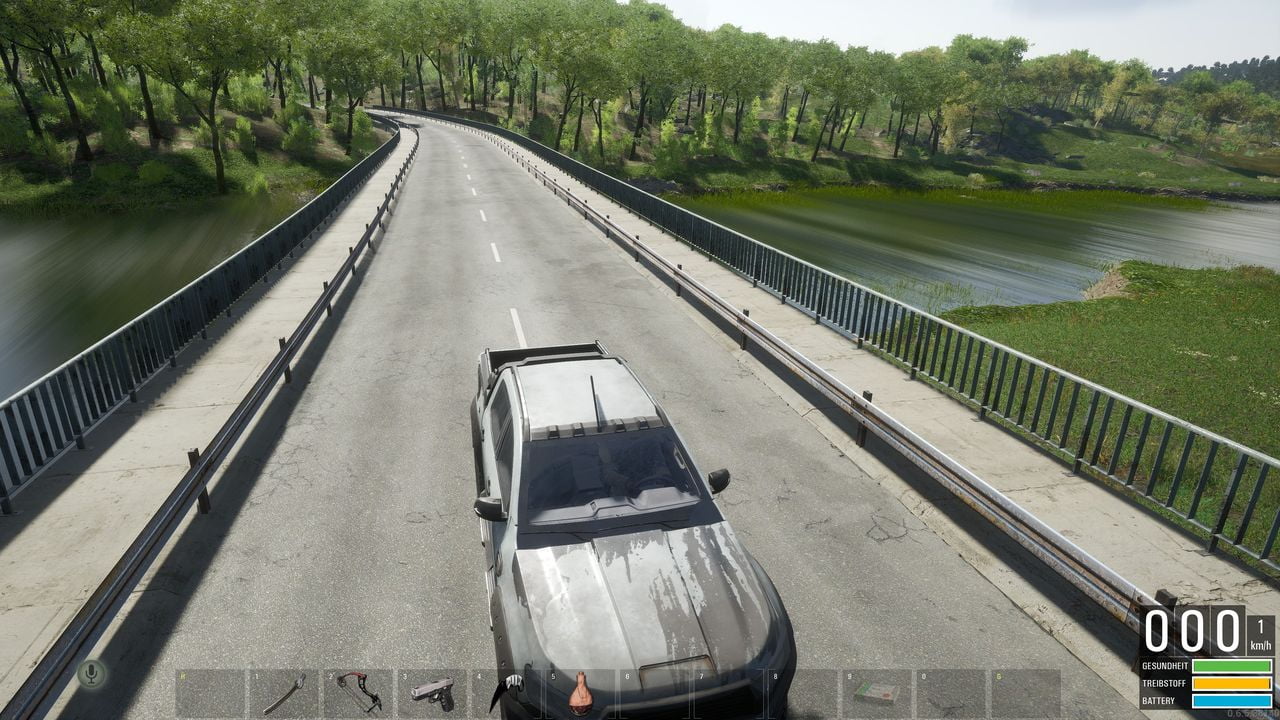
Task: Select the meat food item slot
Action: click(x=581, y=694)
